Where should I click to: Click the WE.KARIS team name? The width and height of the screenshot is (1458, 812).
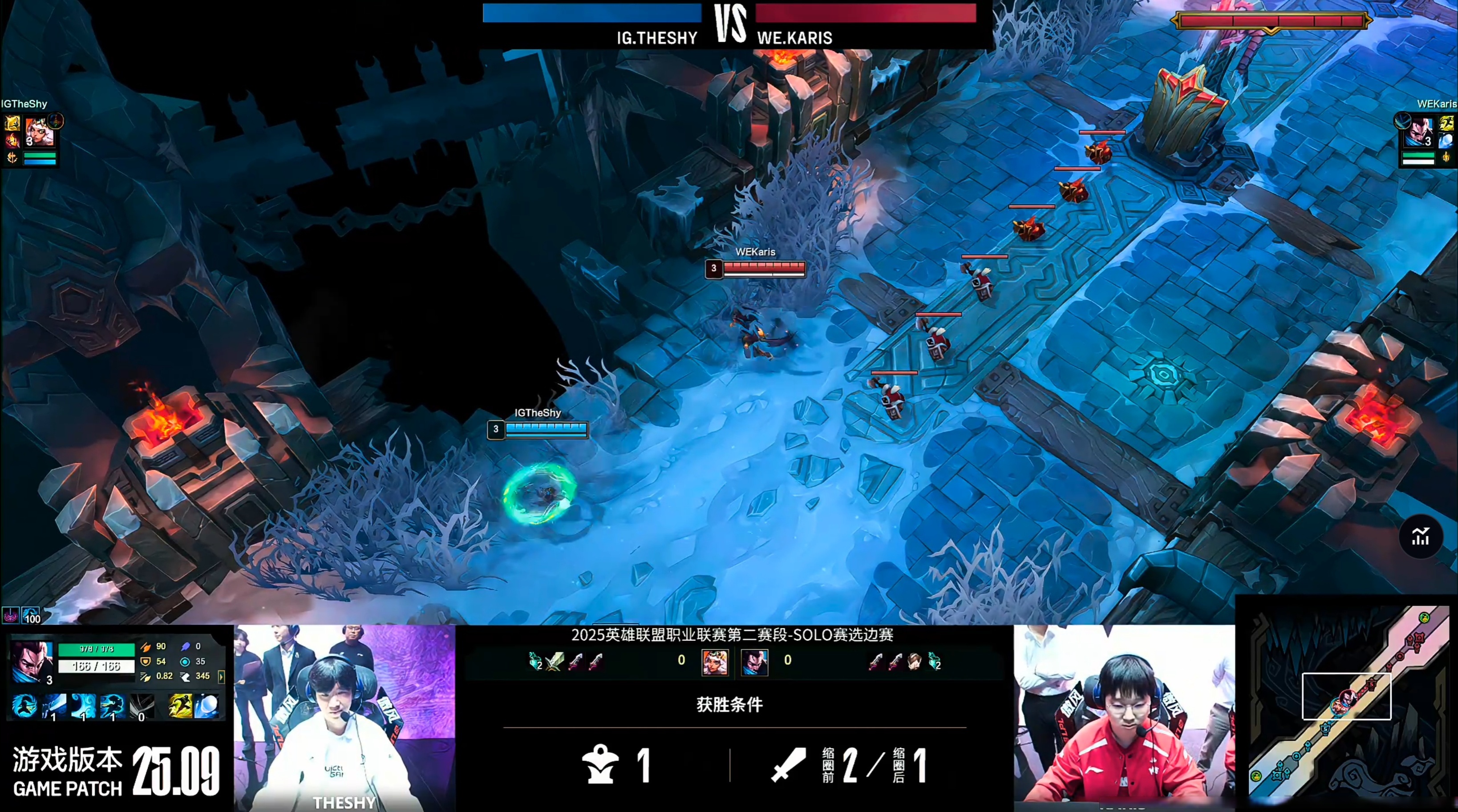(795, 38)
